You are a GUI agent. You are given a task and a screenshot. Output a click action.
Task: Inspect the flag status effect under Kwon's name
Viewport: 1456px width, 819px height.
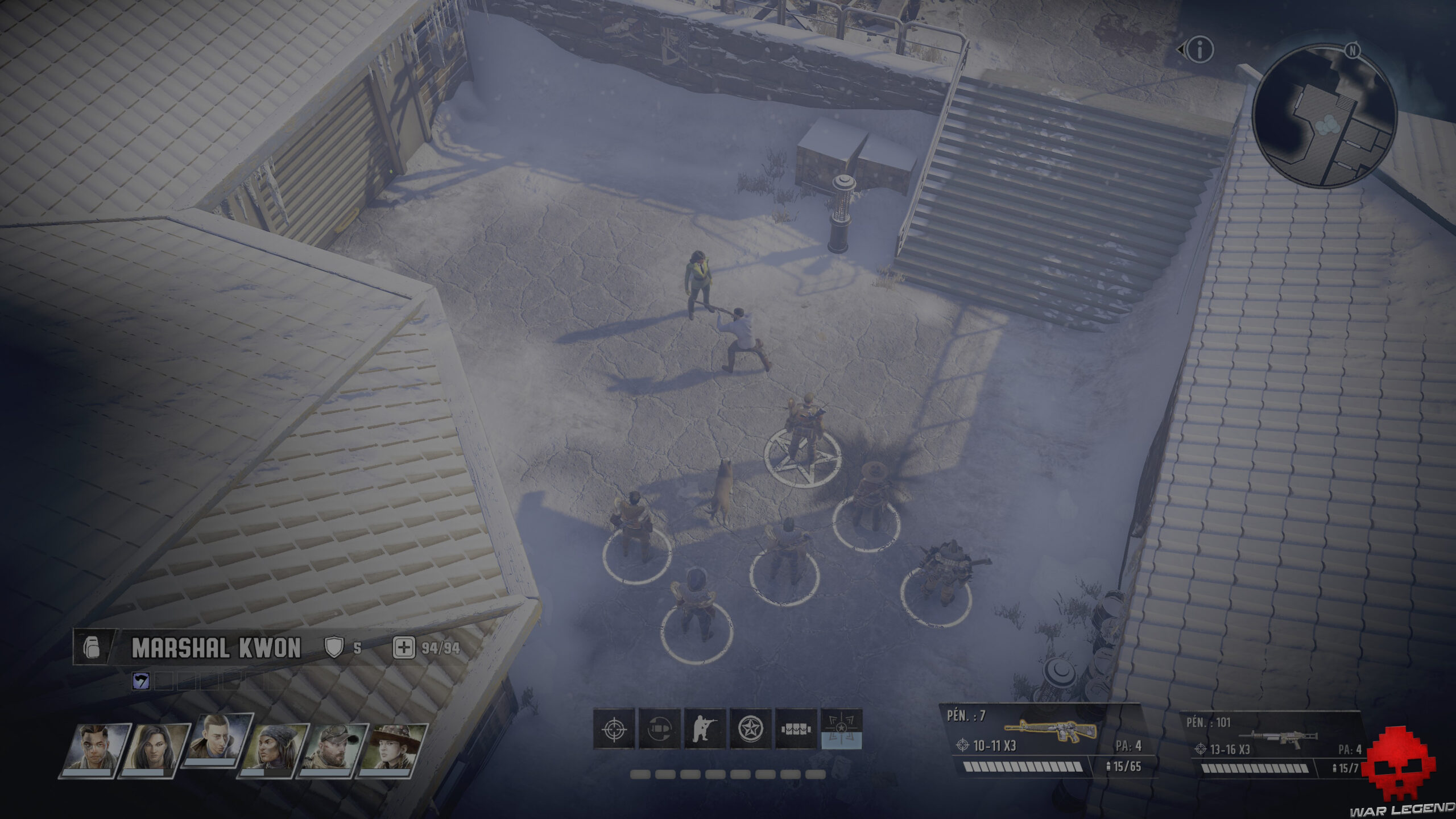coord(140,680)
